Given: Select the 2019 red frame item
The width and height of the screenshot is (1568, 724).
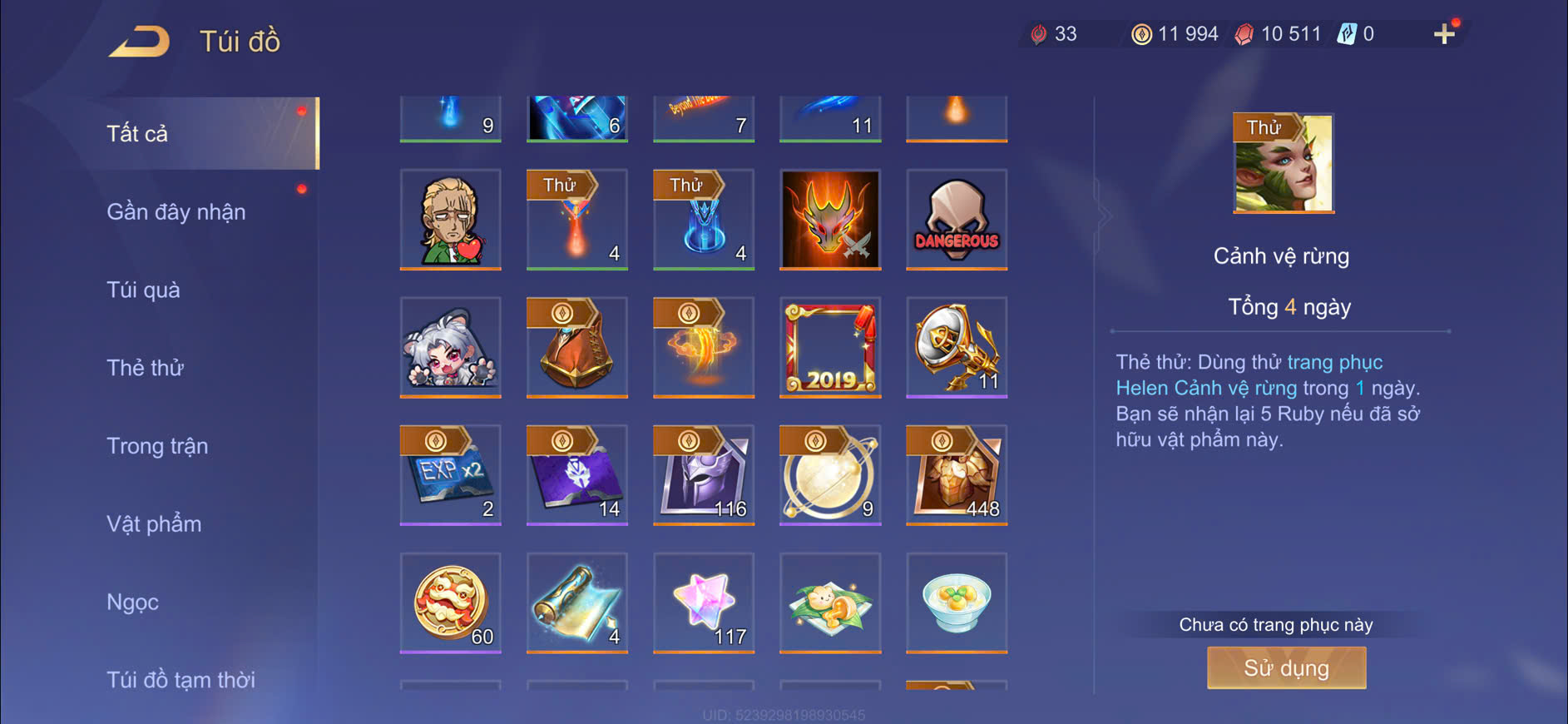Looking at the screenshot, I should (830, 348).
